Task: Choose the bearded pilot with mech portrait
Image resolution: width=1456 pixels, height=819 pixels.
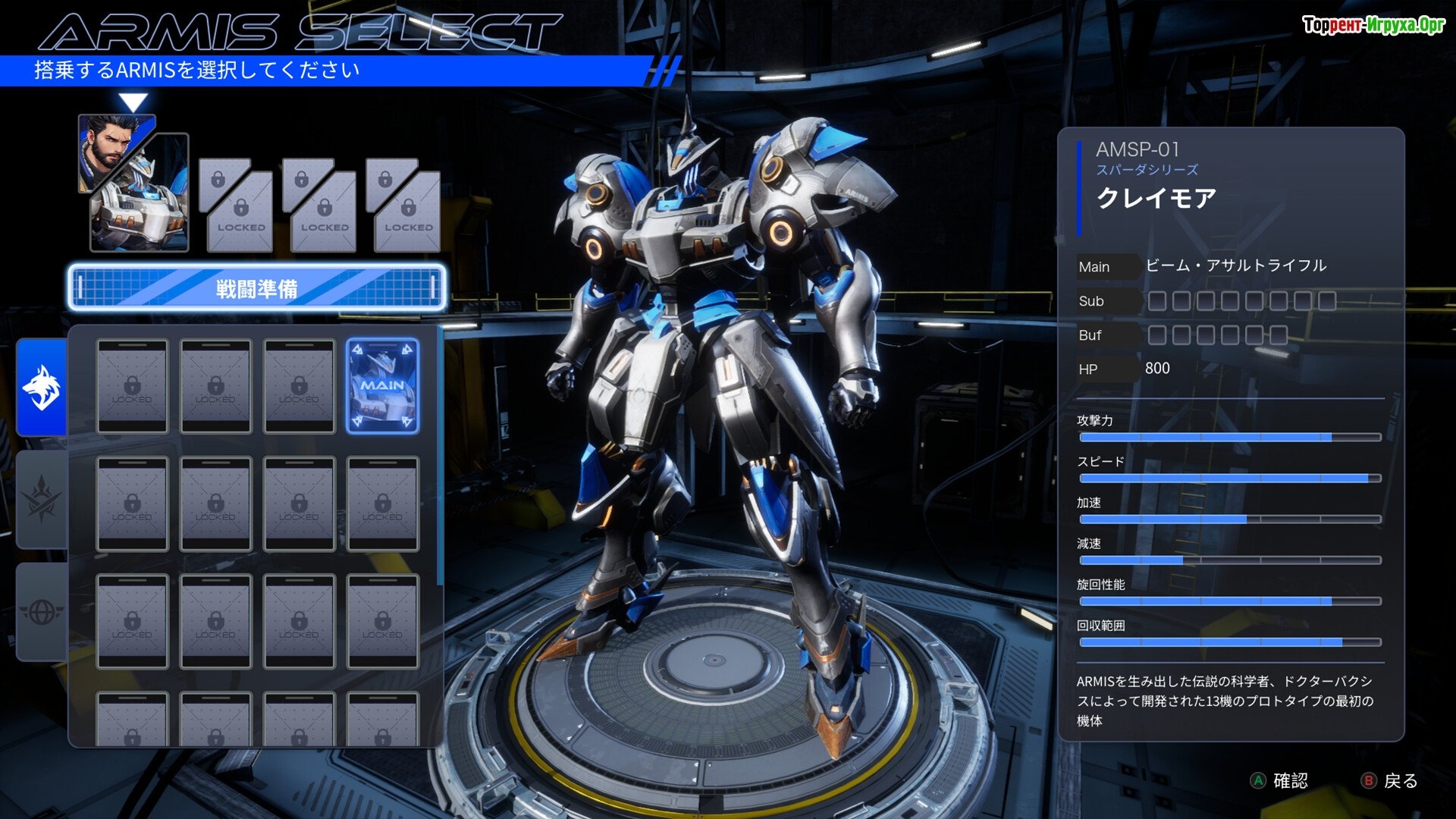Action: (133, 184)
